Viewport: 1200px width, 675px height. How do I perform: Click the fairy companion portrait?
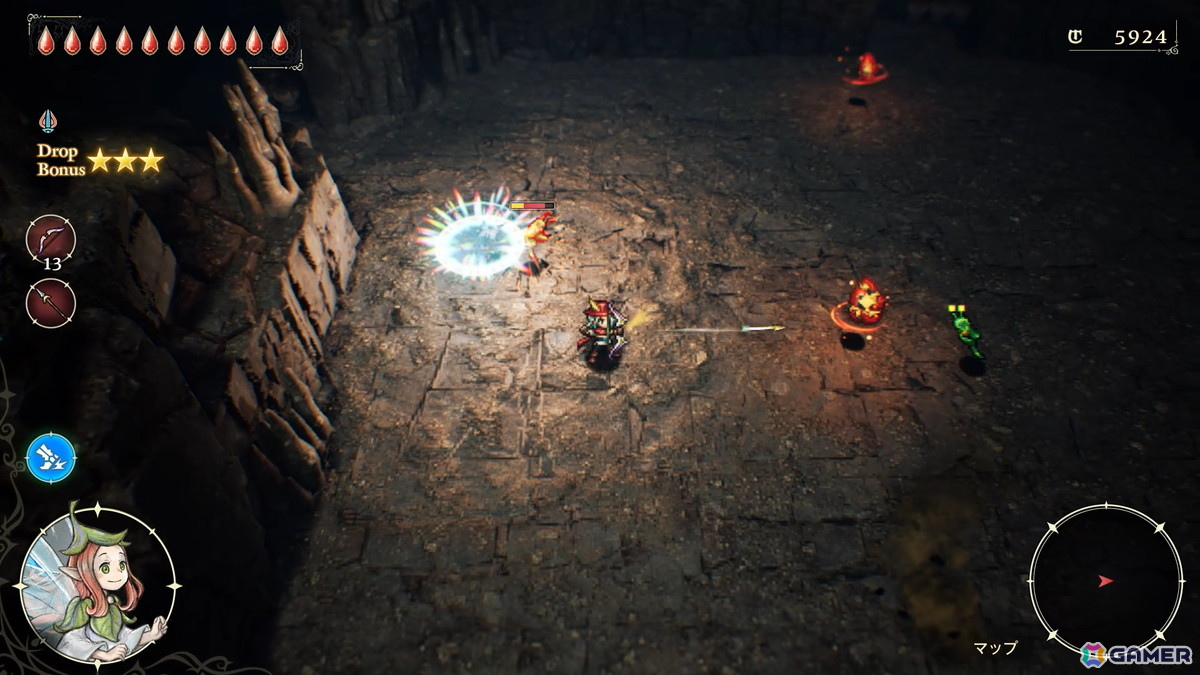pyautogui.click(x=97, y=585)
